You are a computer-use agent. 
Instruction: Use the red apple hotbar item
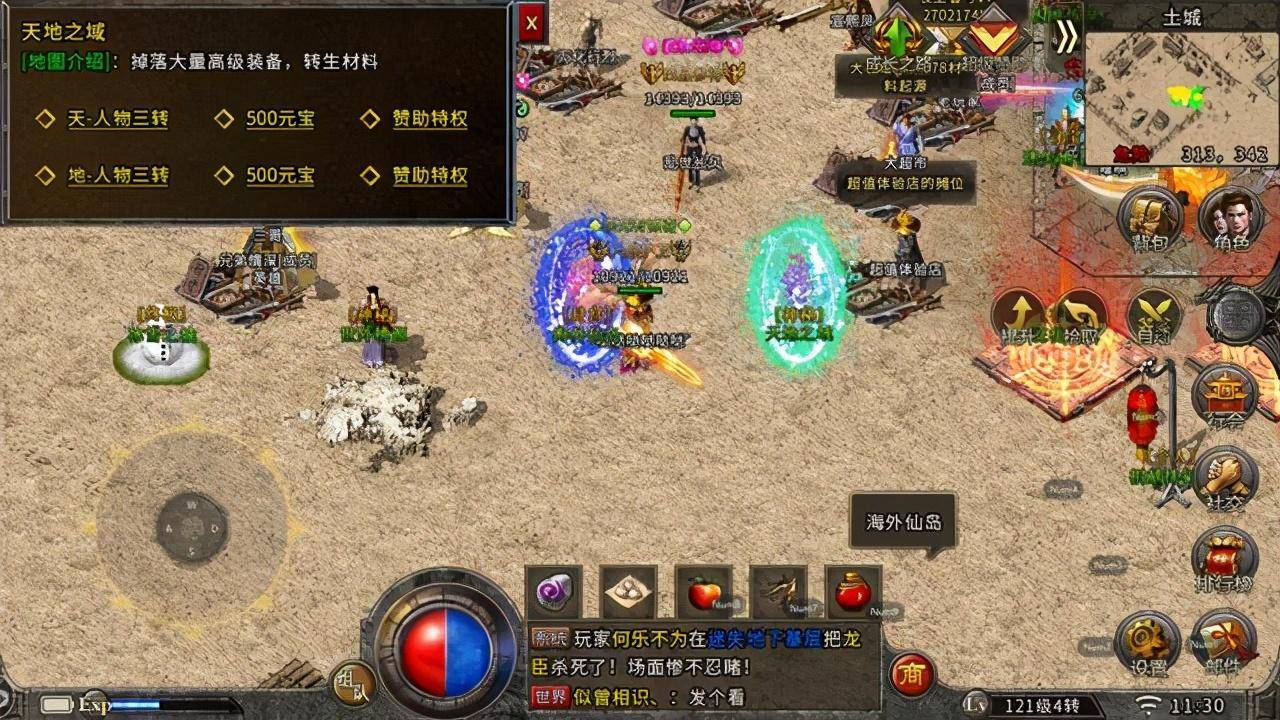click(x=703, y=593)
